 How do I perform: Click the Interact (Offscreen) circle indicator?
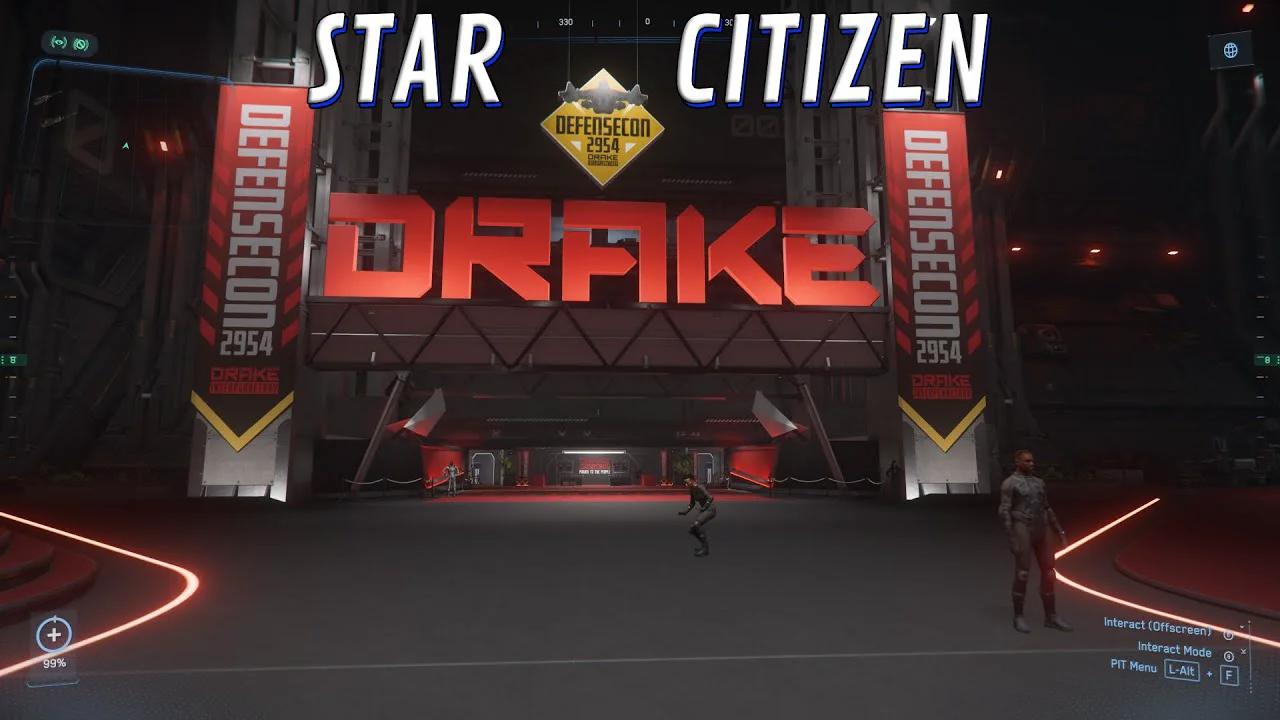(1228, 634)
